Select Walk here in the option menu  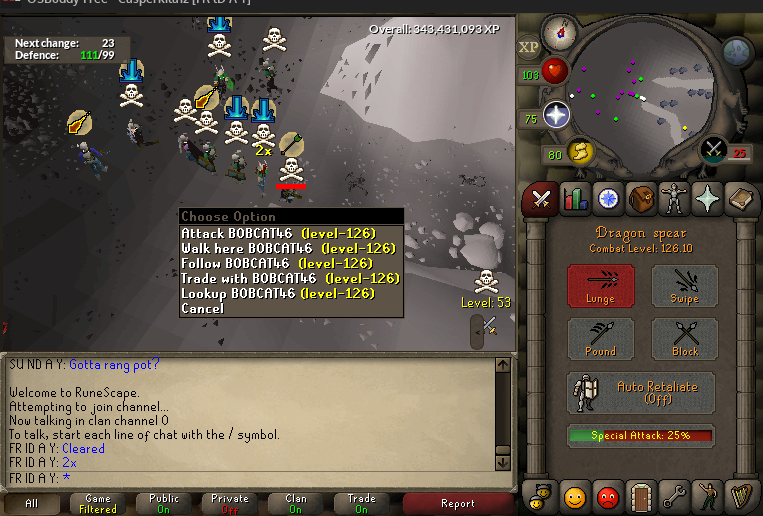[288, 249]
